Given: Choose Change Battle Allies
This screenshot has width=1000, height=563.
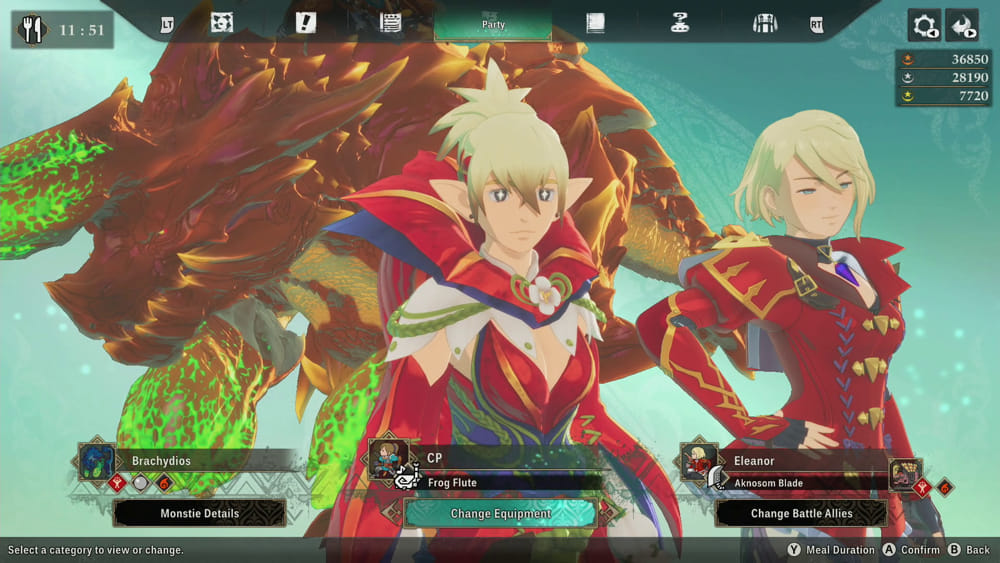Looking at the screenshot, I should coord(801,513).
